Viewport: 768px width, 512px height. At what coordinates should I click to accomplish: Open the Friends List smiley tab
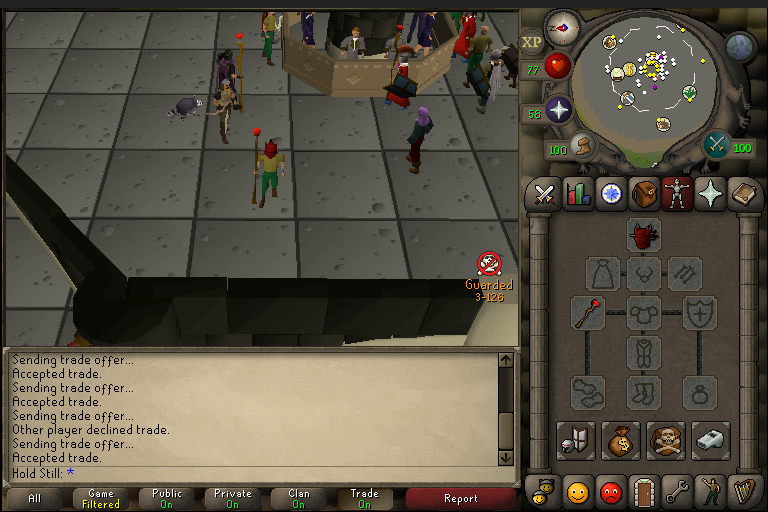(577, 492)
